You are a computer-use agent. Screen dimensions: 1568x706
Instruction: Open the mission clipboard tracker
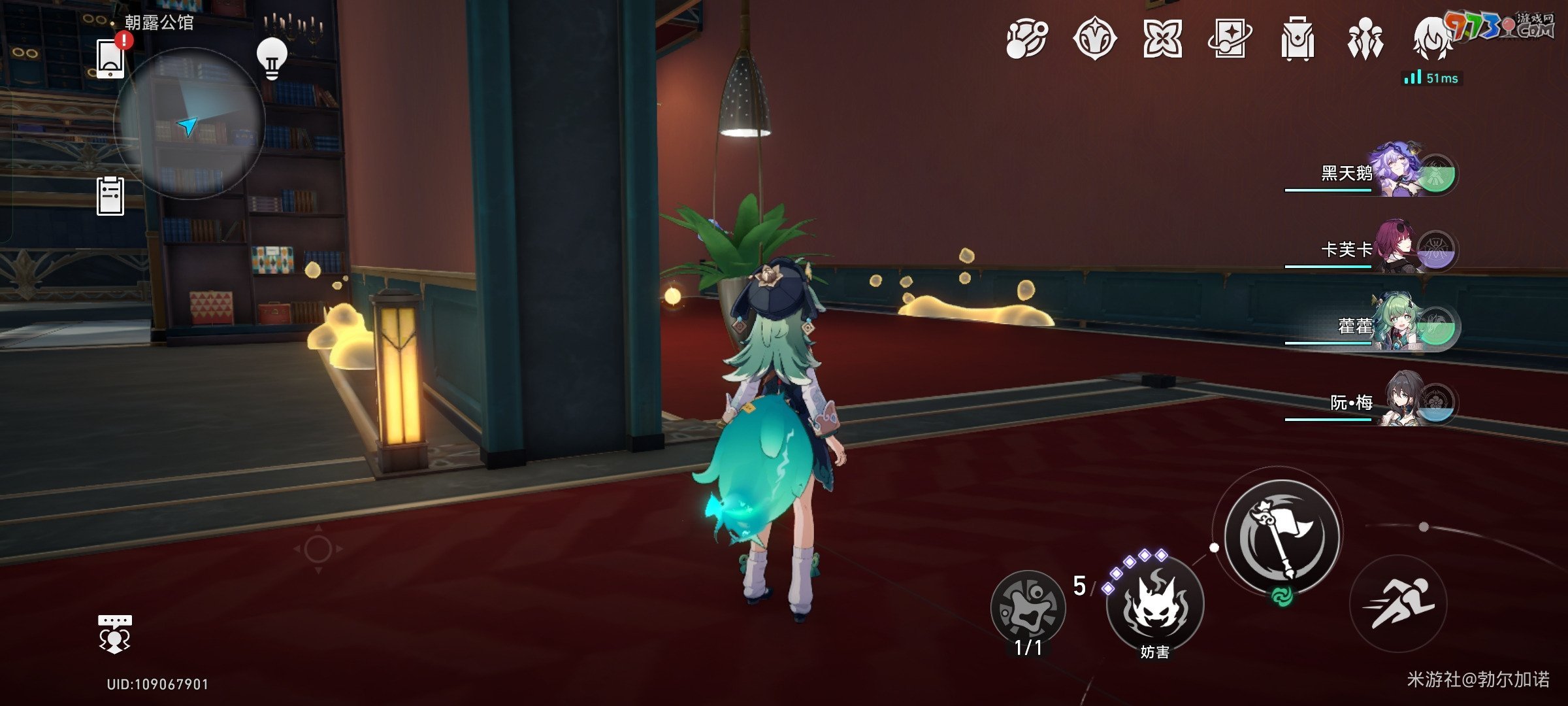click(110, 195)
